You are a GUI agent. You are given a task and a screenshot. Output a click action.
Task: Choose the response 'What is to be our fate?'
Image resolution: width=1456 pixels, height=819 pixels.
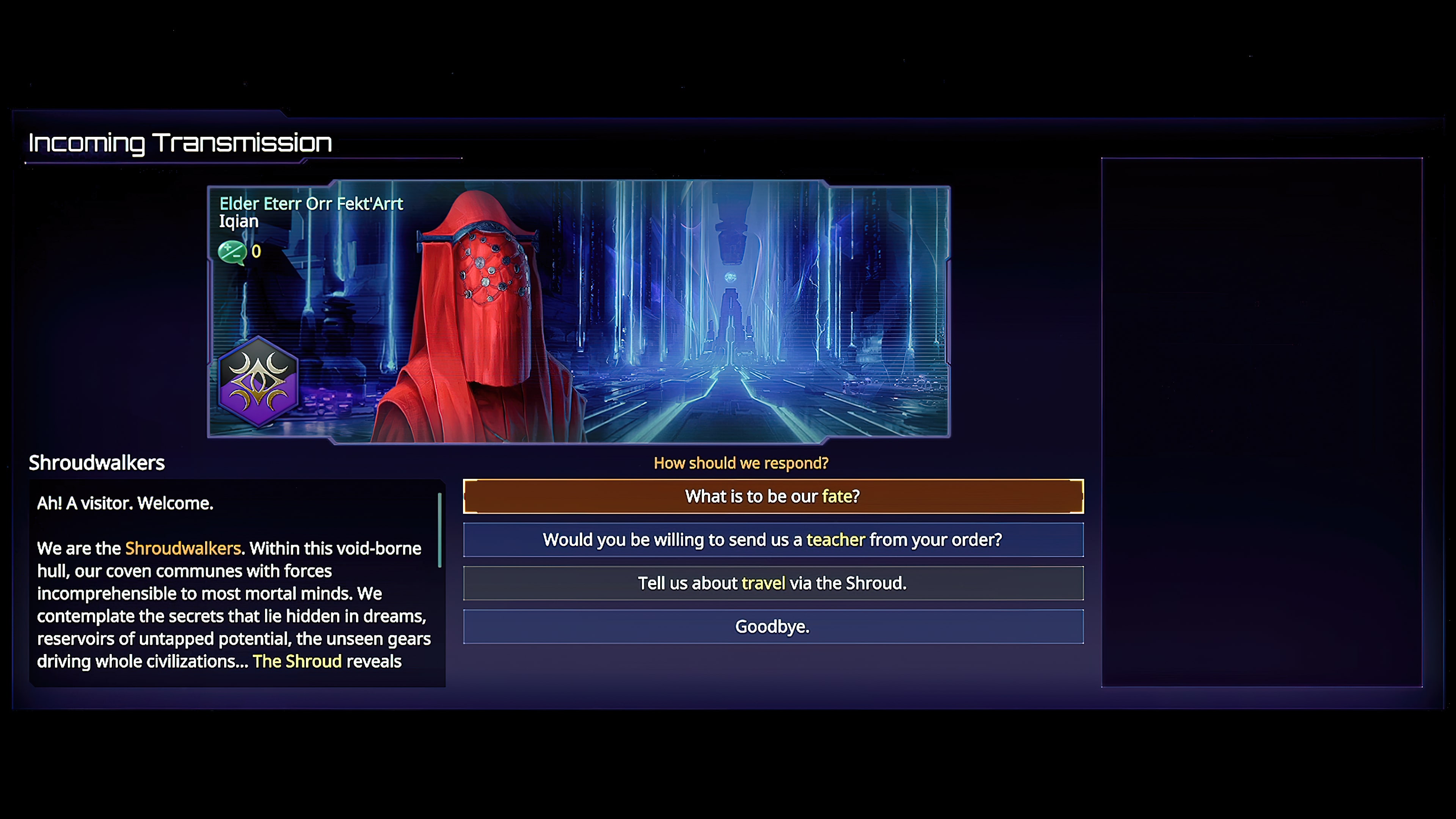[772, 496]
